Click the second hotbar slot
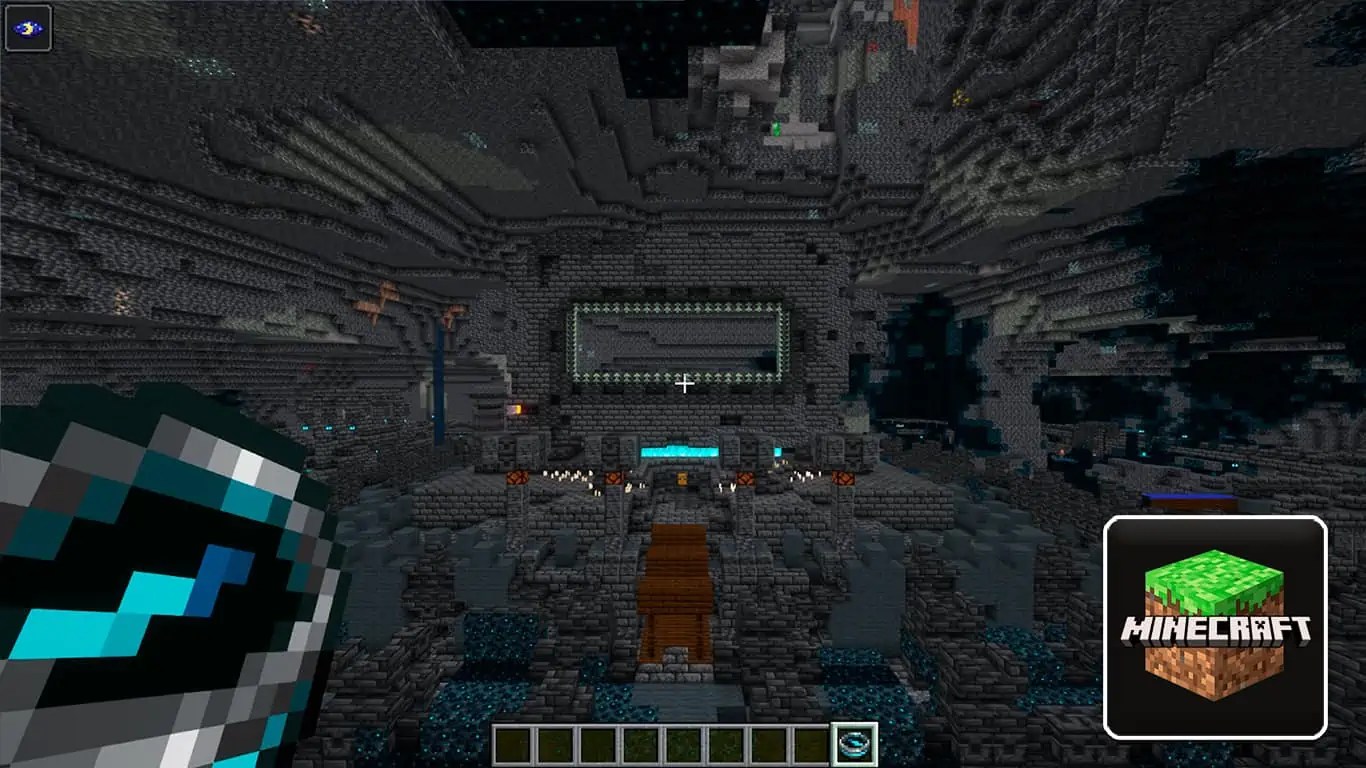 click(555, 743)
